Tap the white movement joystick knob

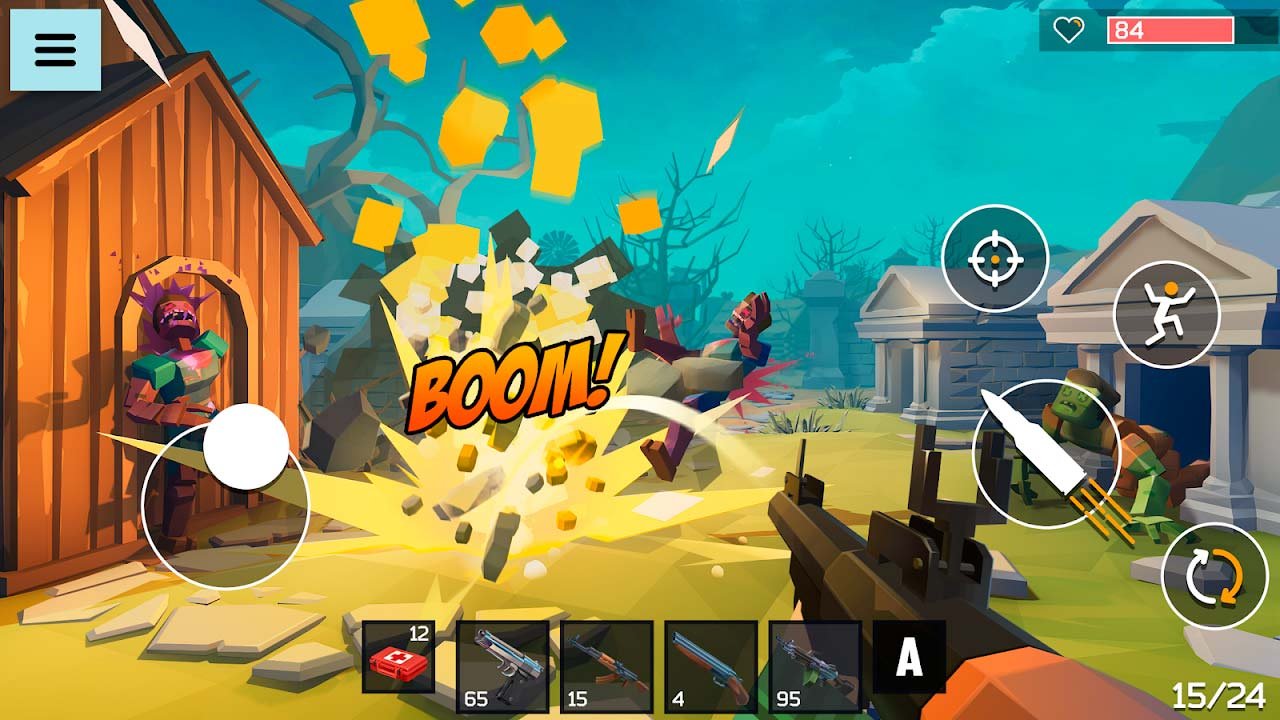tap(246, 447)
